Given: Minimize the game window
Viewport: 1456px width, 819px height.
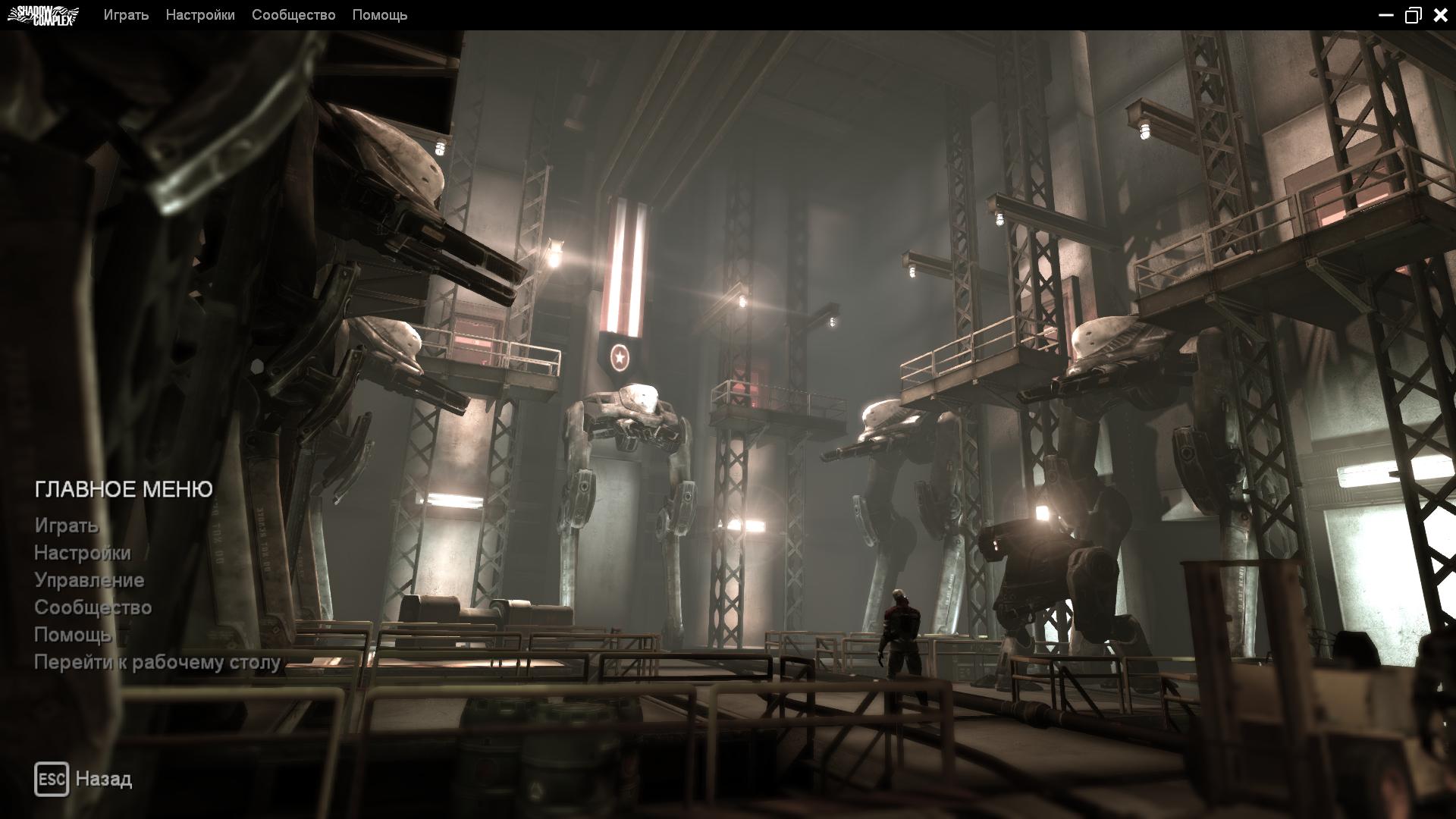Looking at the screenshot, I should (1385, 15).
